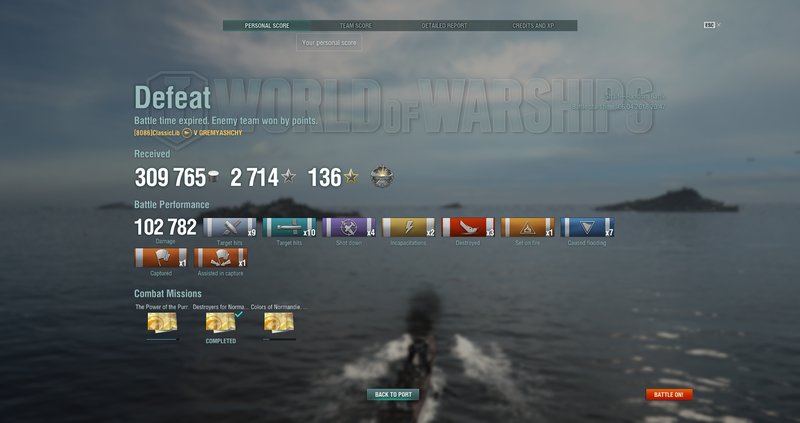Click the shell Target hits x9 ribbon

click(x=229, y=228)
